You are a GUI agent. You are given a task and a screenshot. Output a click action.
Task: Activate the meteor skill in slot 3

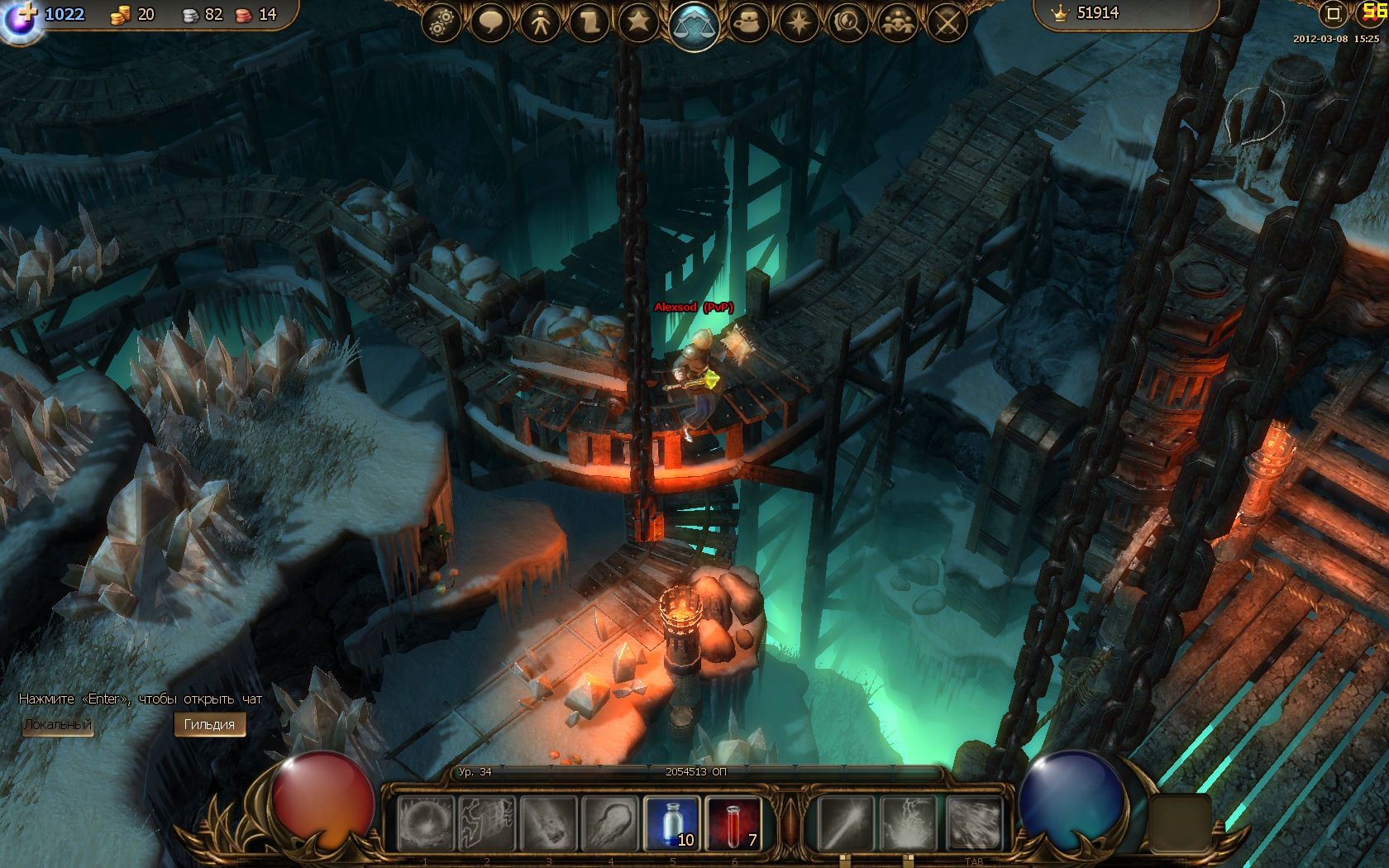tap(548, 823)
